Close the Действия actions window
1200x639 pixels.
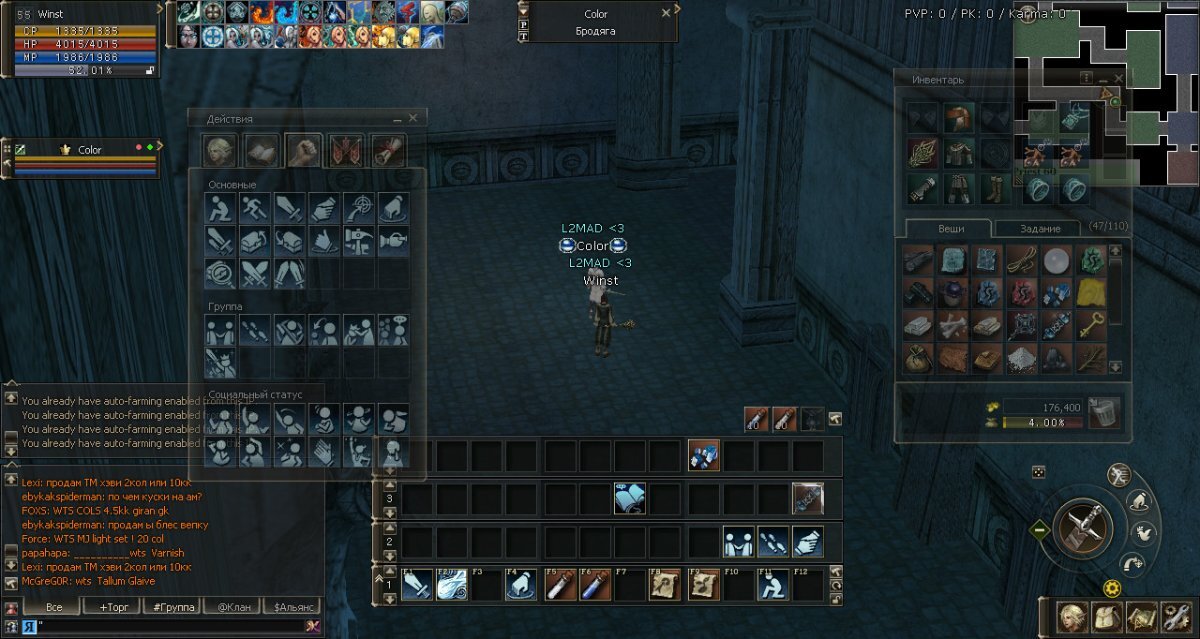pos(413,118)
